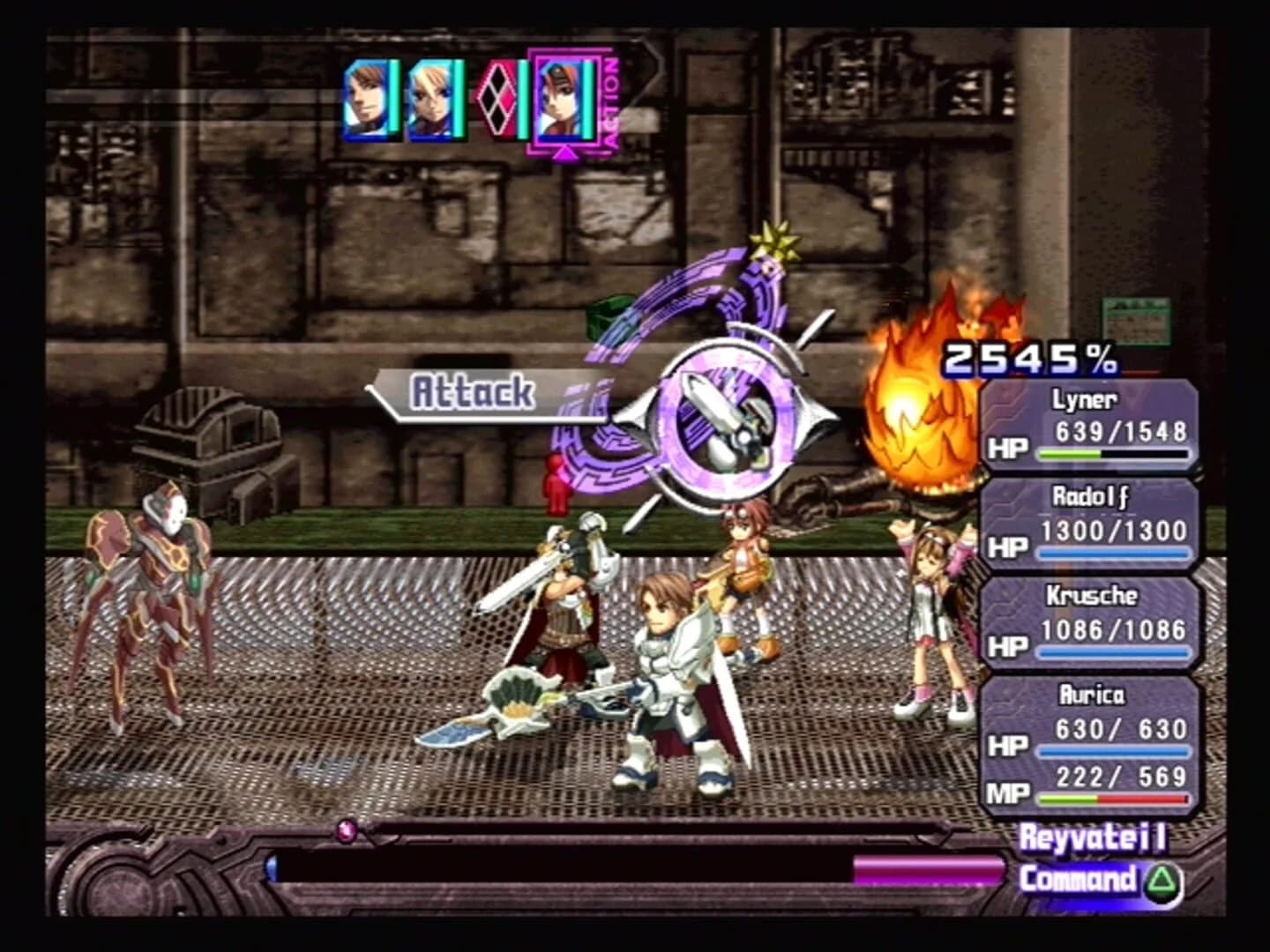Screen dimensions: 1270x952
Task: Click the pink diamond enemy turn marker
Action: coord(497,99)
